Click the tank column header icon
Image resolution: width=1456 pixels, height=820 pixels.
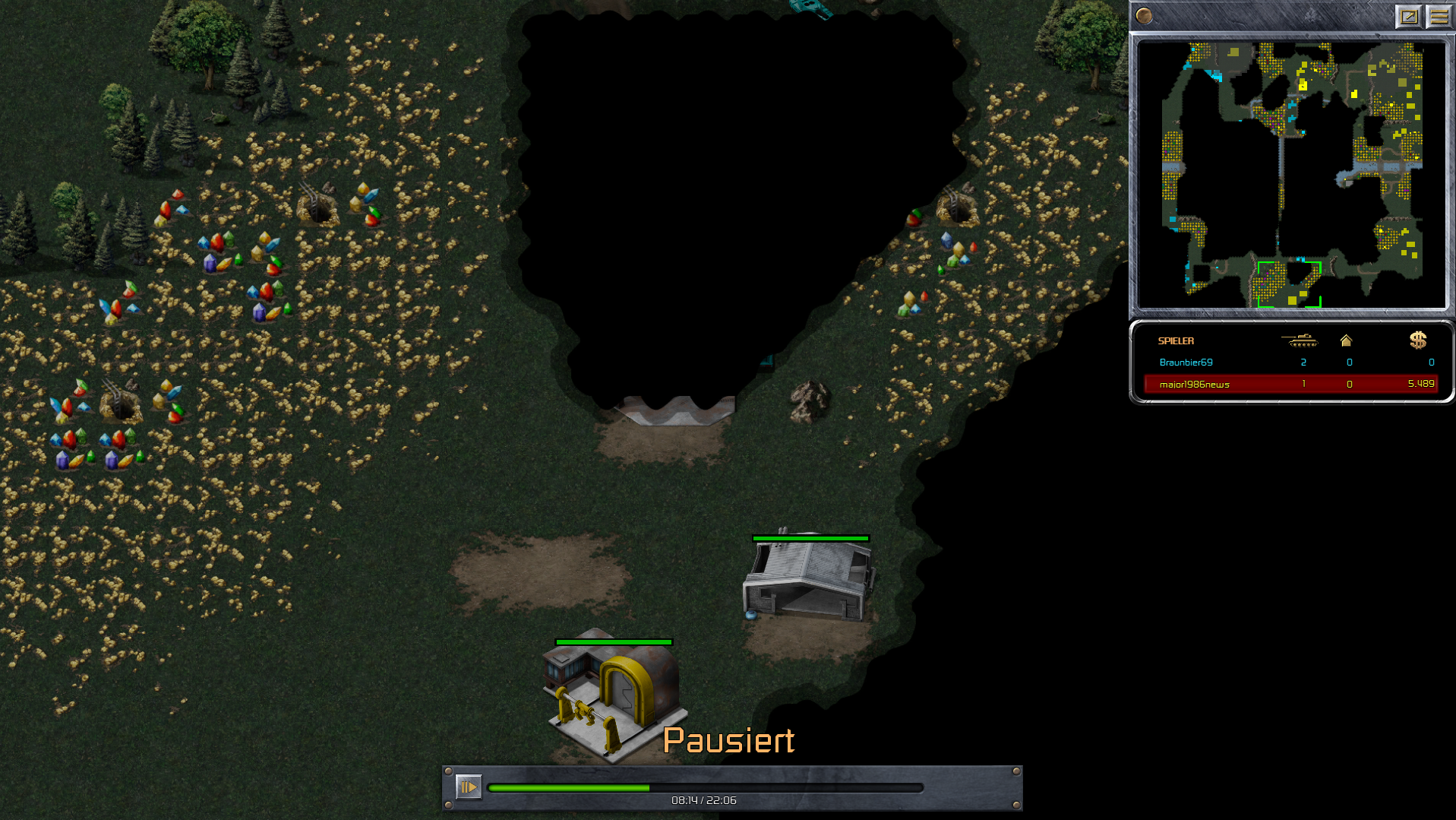click(x=1299, y=340)
